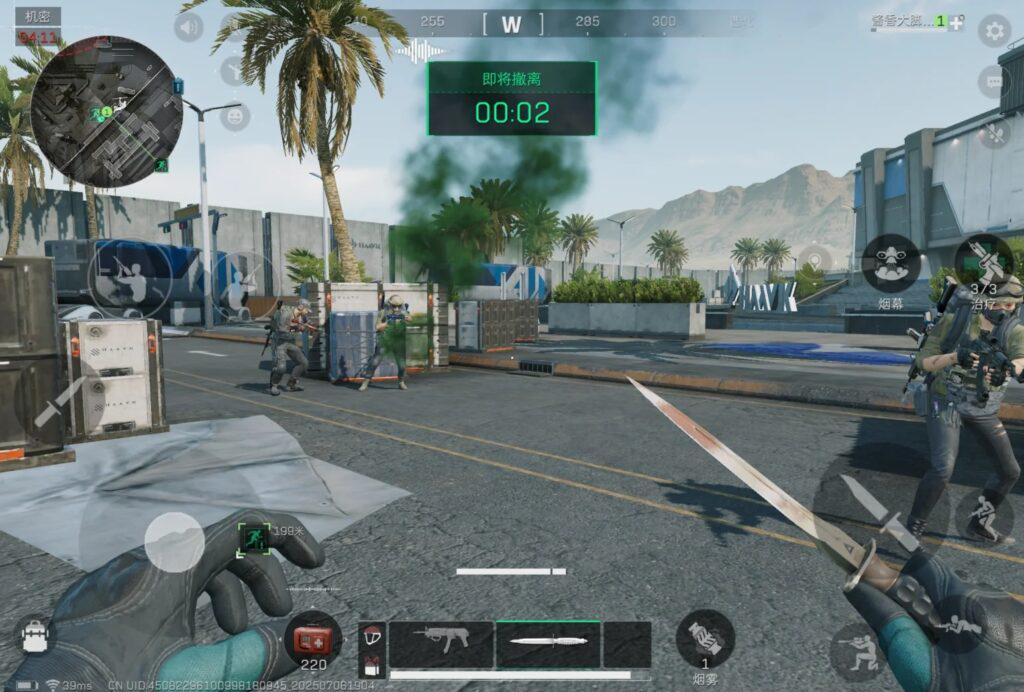Viewport: 1024px width, 692px height.
Task: Throw the 烟雾 smoke grenade
Action: click(705, 638)
